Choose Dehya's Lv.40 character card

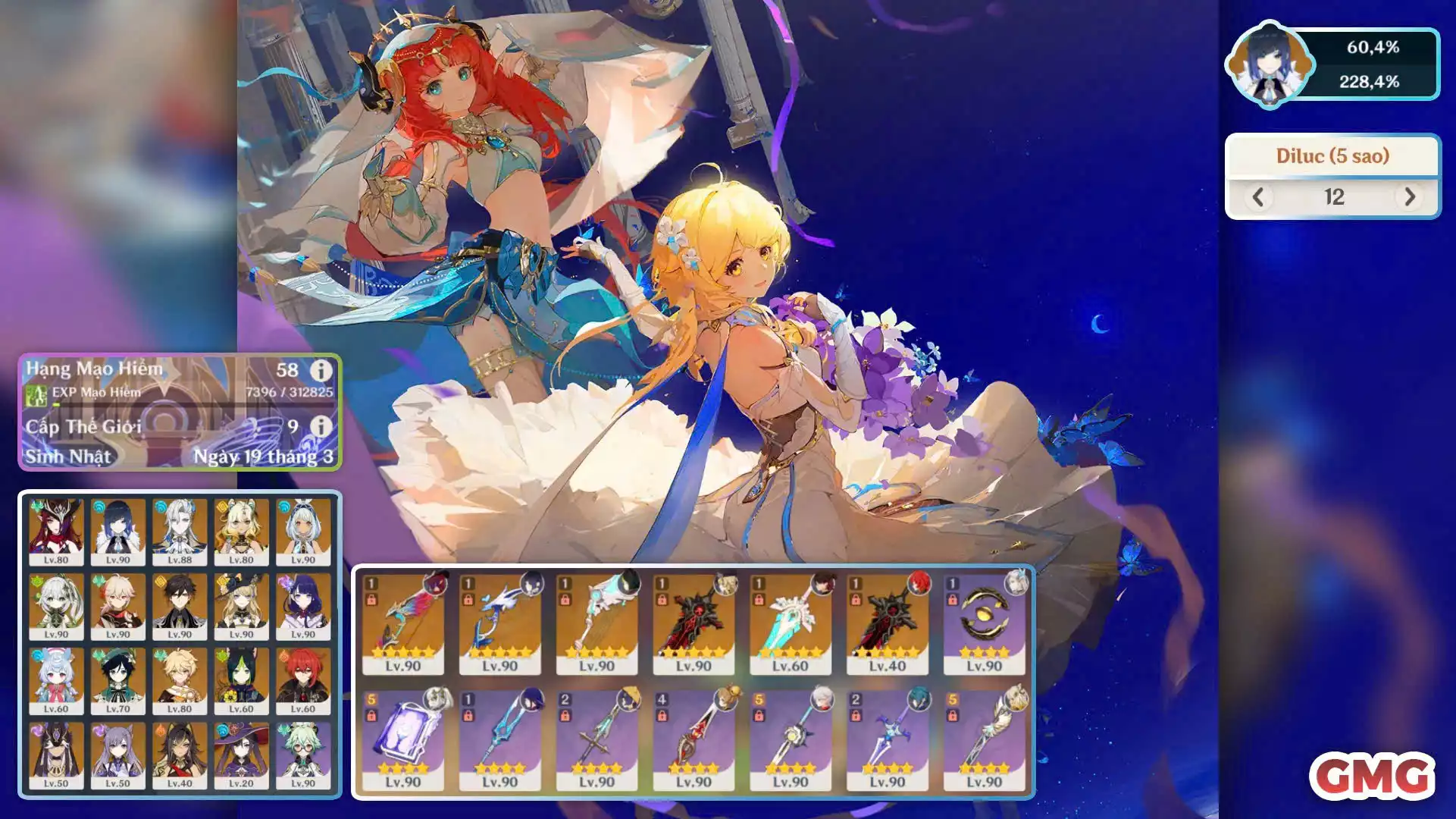click(180, 755)
